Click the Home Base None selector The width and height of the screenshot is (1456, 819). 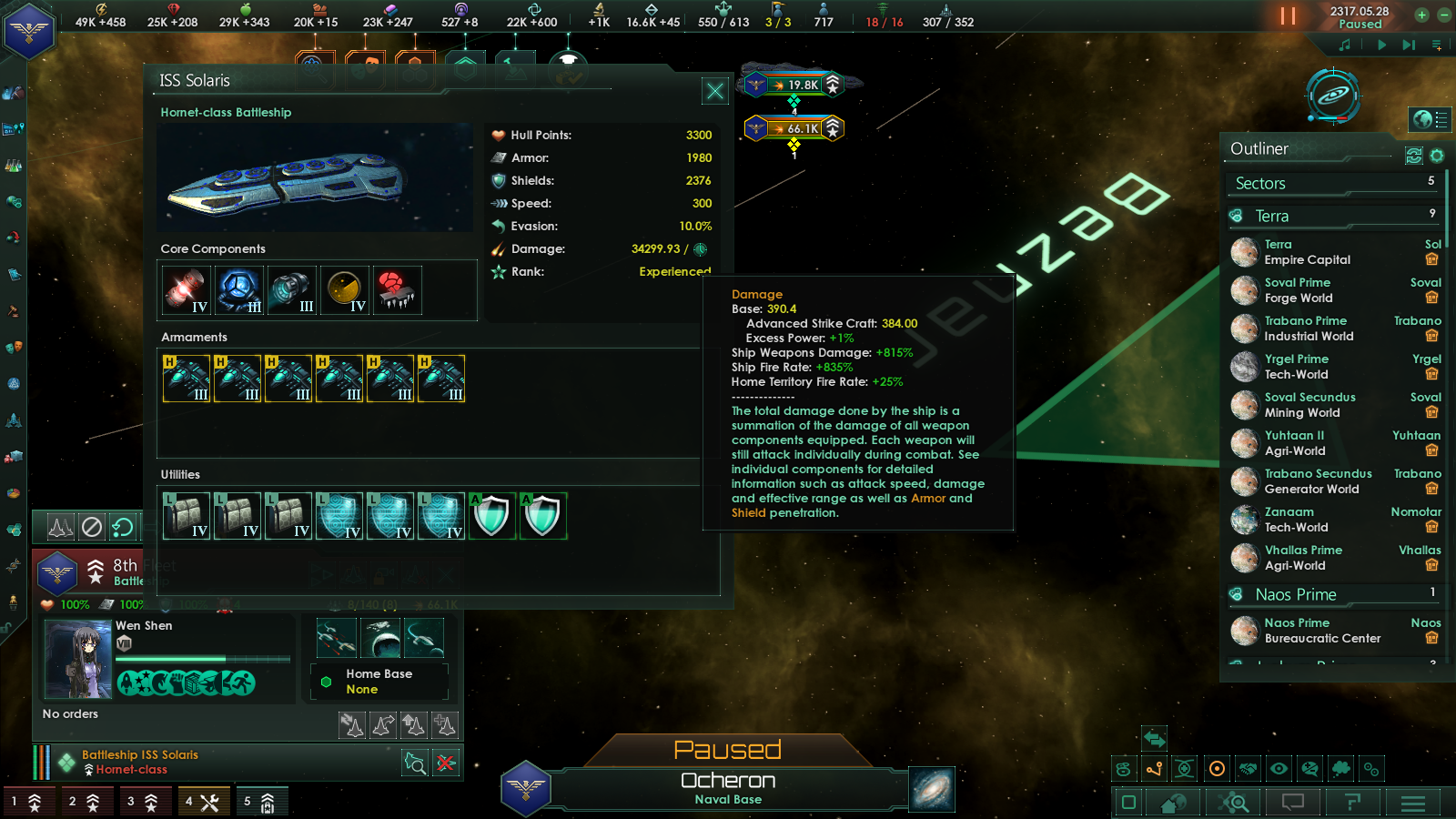[379, 682]
